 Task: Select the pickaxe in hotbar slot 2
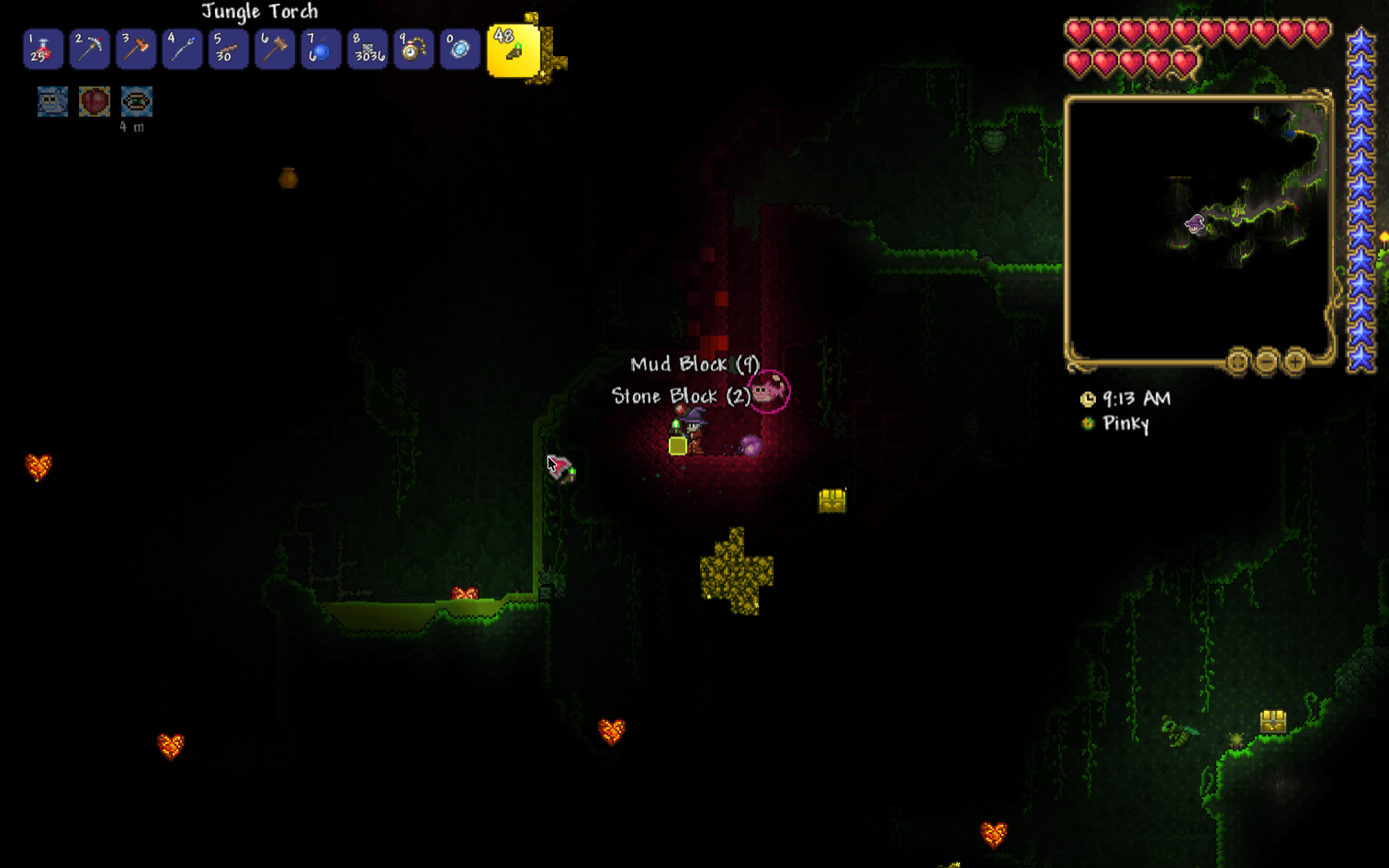(x=90, y=50)
